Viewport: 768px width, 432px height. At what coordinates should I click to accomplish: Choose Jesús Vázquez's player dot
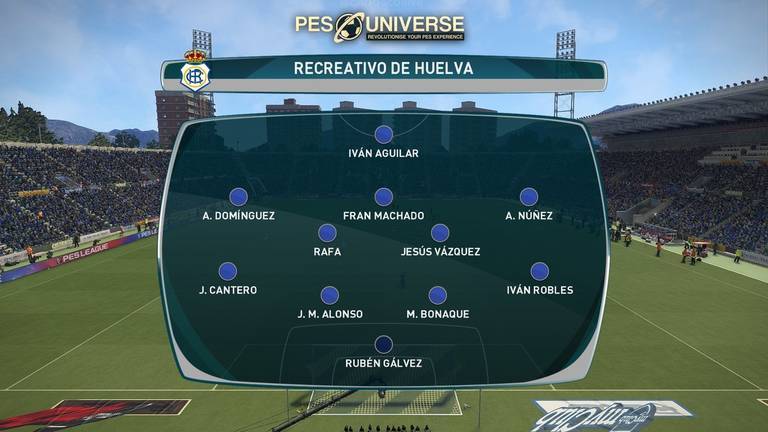tap(440, 233)
